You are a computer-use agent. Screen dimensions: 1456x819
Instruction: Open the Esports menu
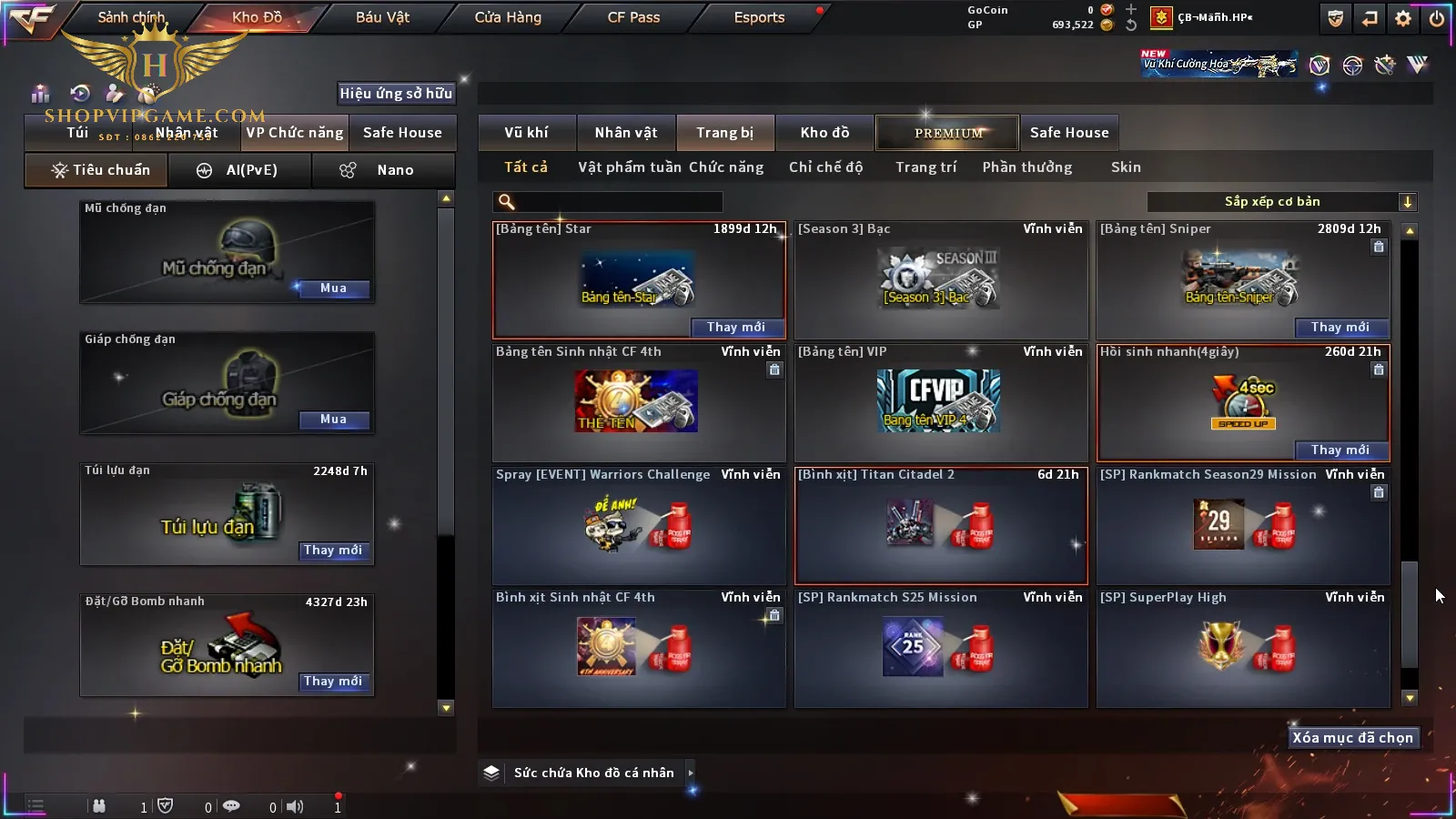[759, 17]
